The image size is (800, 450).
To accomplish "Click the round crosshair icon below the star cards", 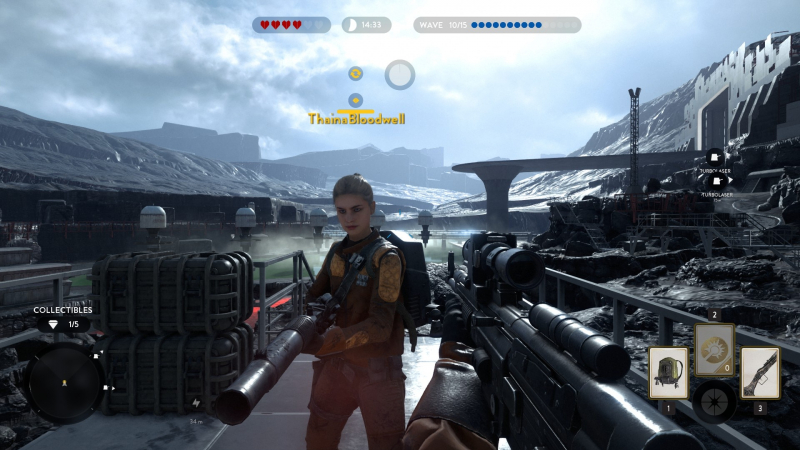I will click(x=714, y=401).
